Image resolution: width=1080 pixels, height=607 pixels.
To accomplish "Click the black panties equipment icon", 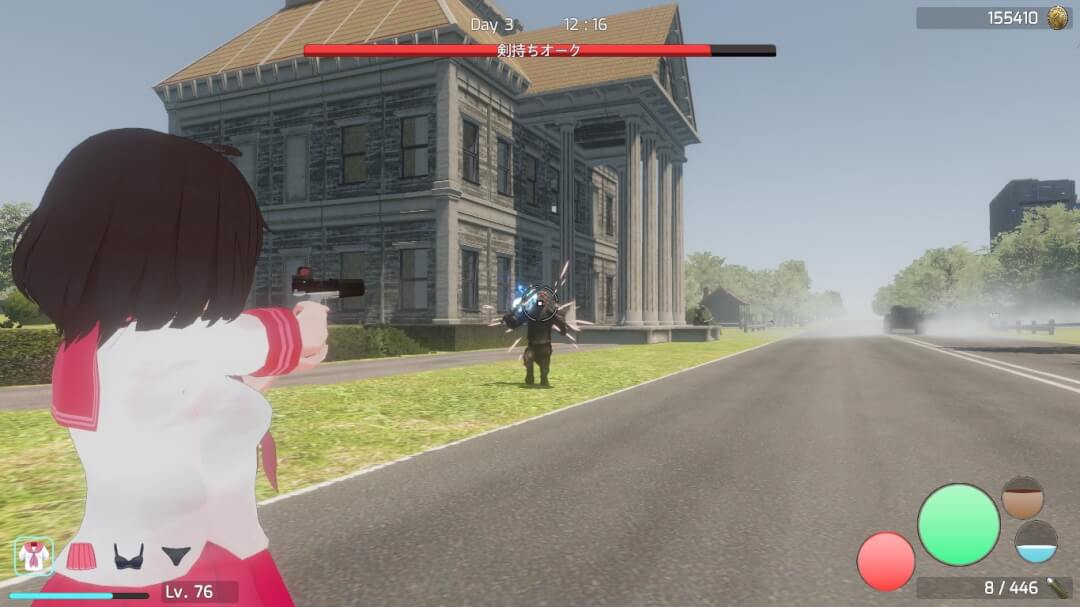I will tap(176, 555).
